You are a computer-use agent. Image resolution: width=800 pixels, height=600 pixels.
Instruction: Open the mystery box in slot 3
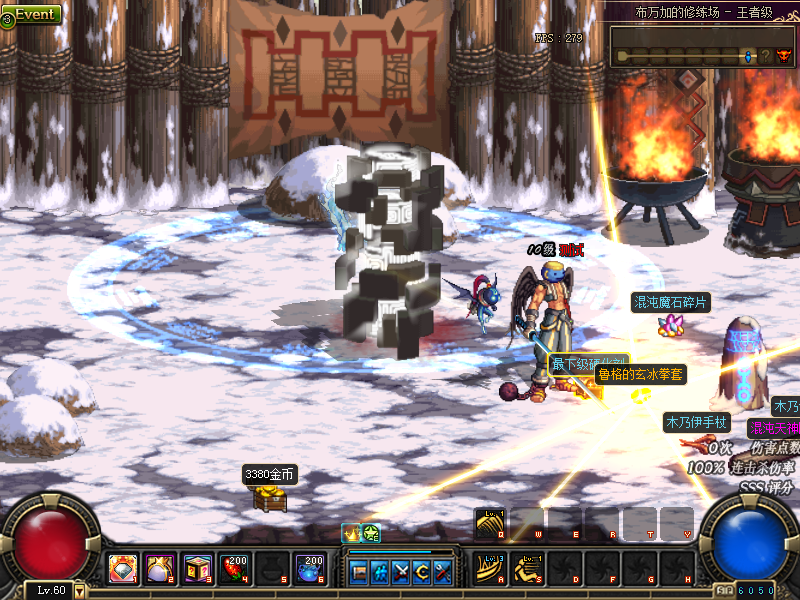pyautogui.click(x=197, y=569)
